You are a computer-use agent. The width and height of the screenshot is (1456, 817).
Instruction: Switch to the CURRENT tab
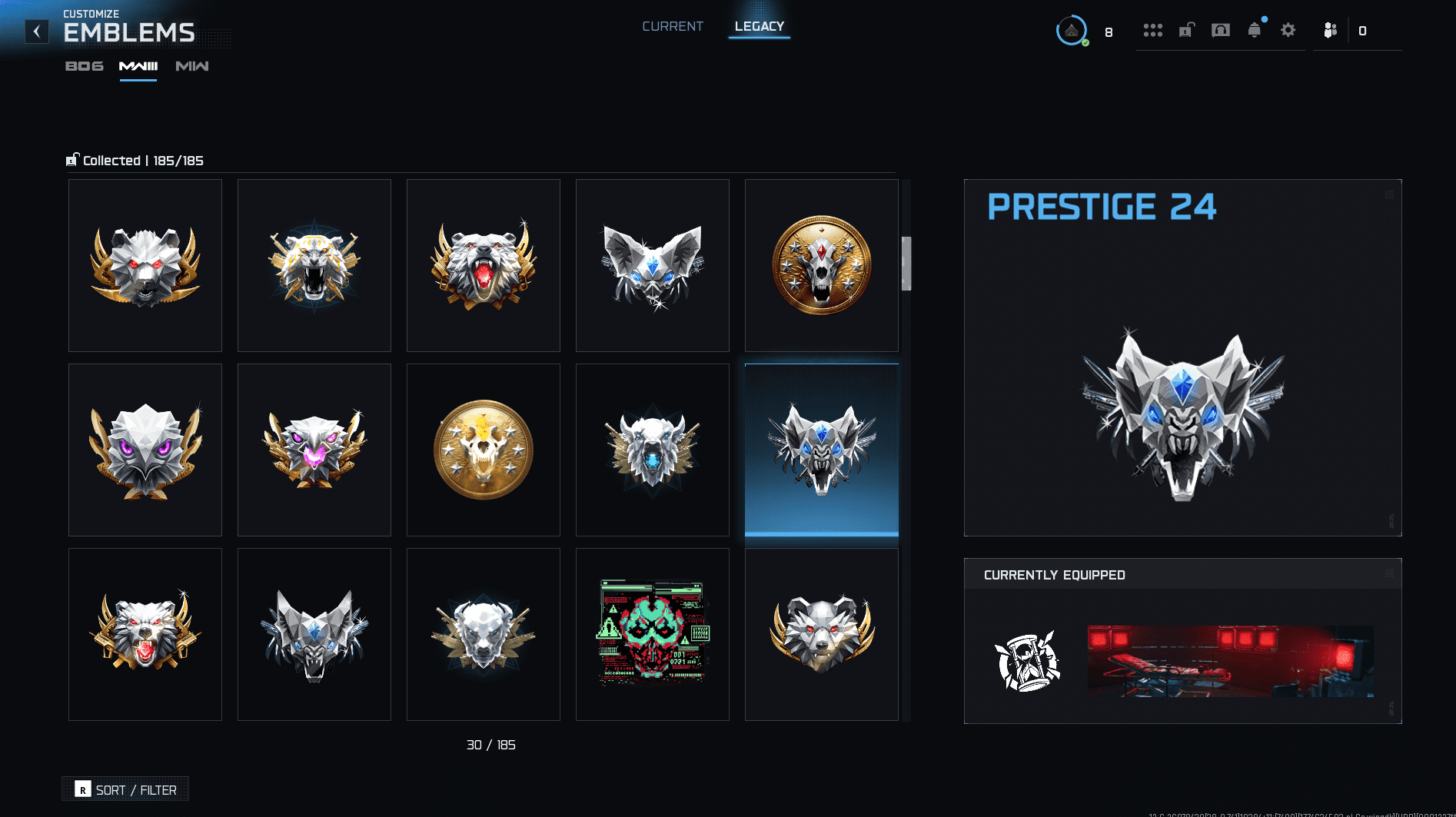pyautogui.click(x=673, y=25)
